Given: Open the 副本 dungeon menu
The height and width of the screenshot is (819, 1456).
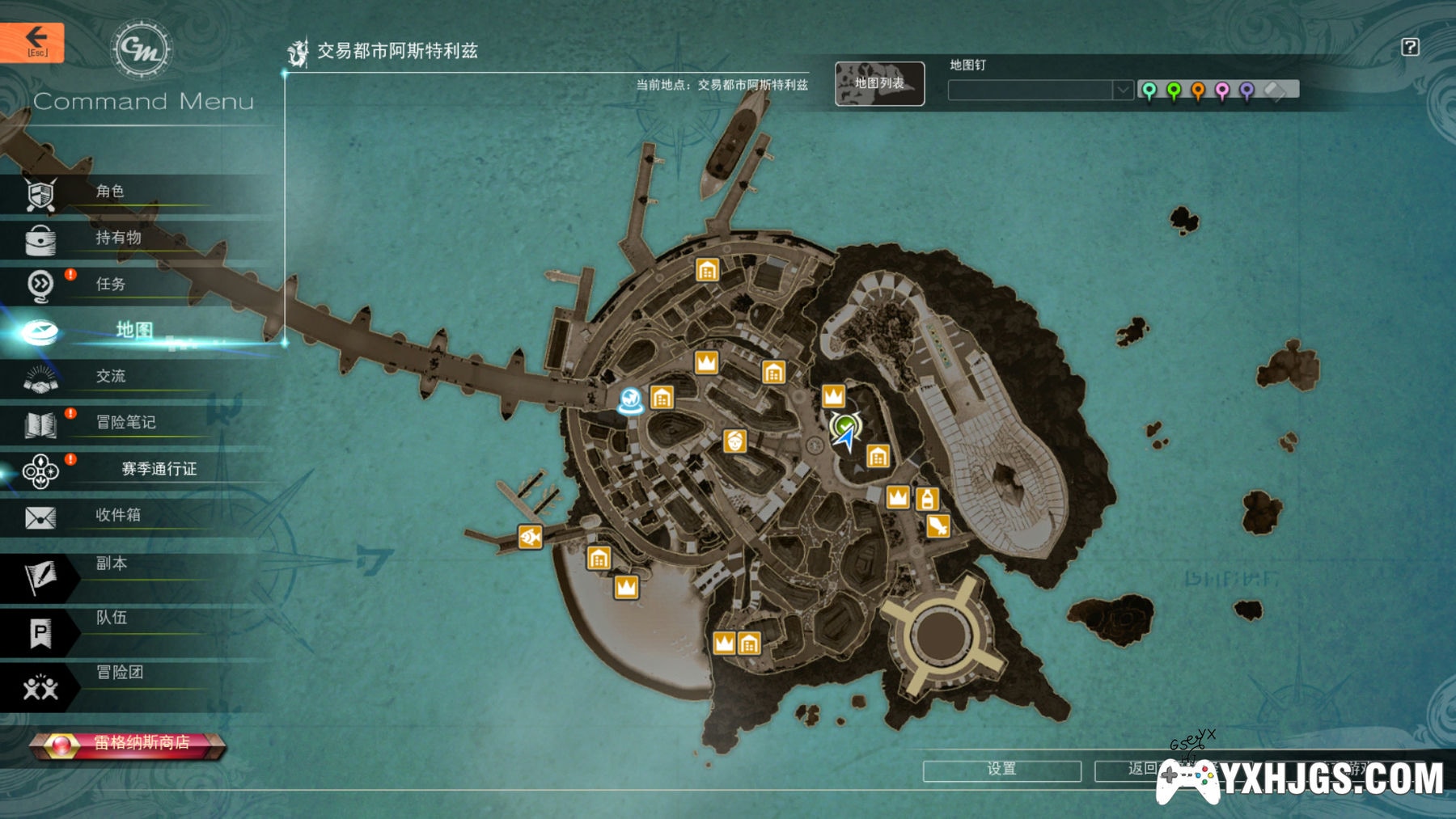Looking at the screenshot, I should tap(111, 564).
